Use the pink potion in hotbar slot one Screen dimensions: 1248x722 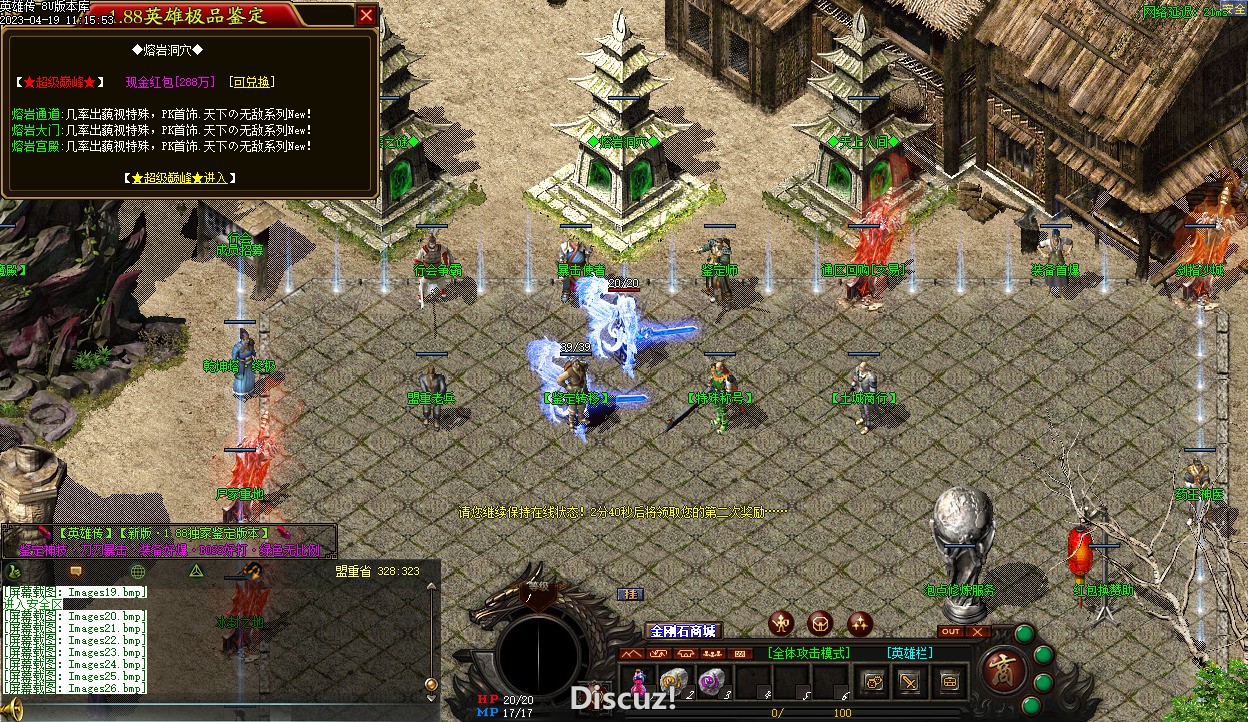pos(637,683)
